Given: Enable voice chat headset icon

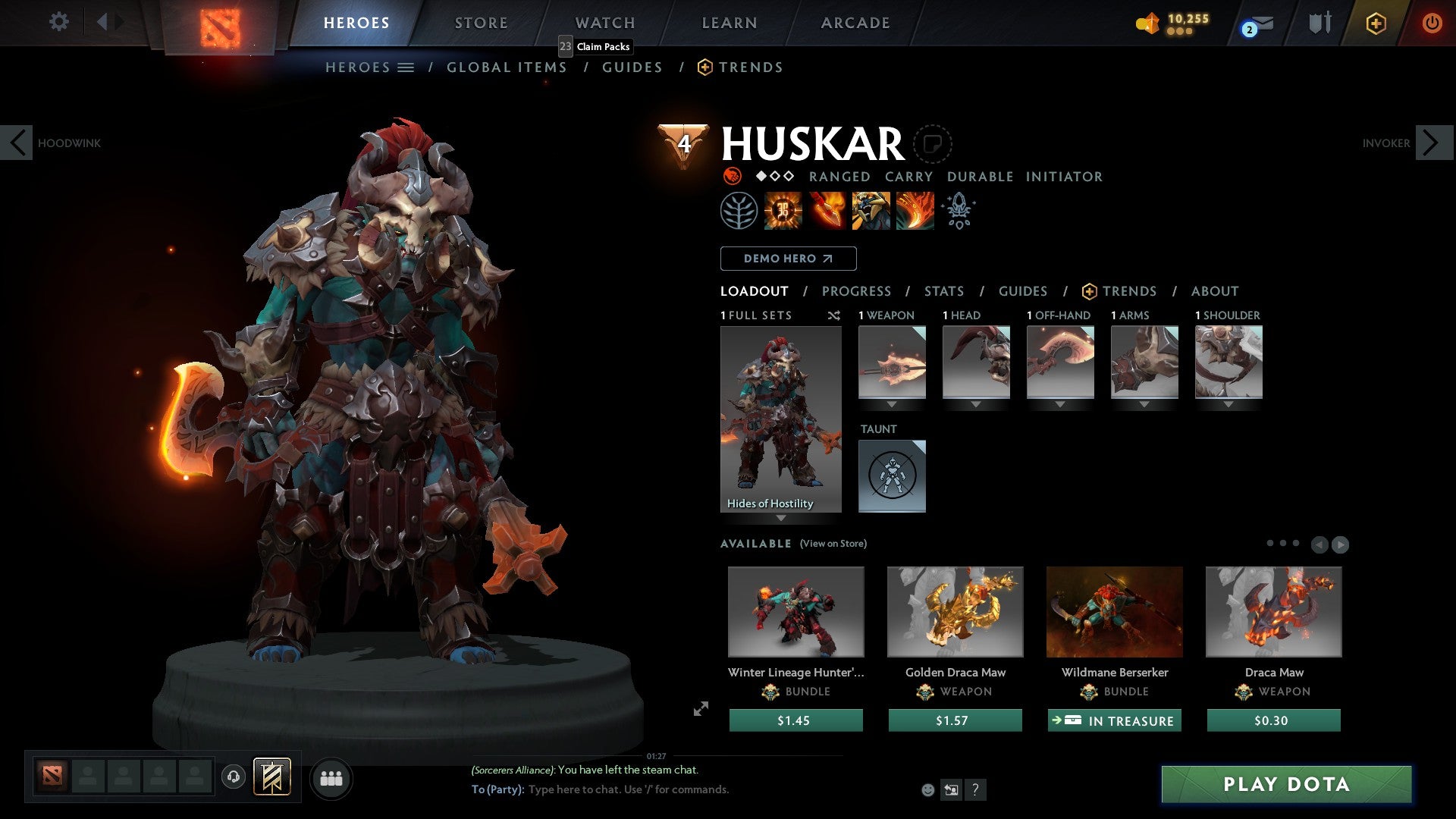Looking at the screenshot, I should tap(233, 777).
